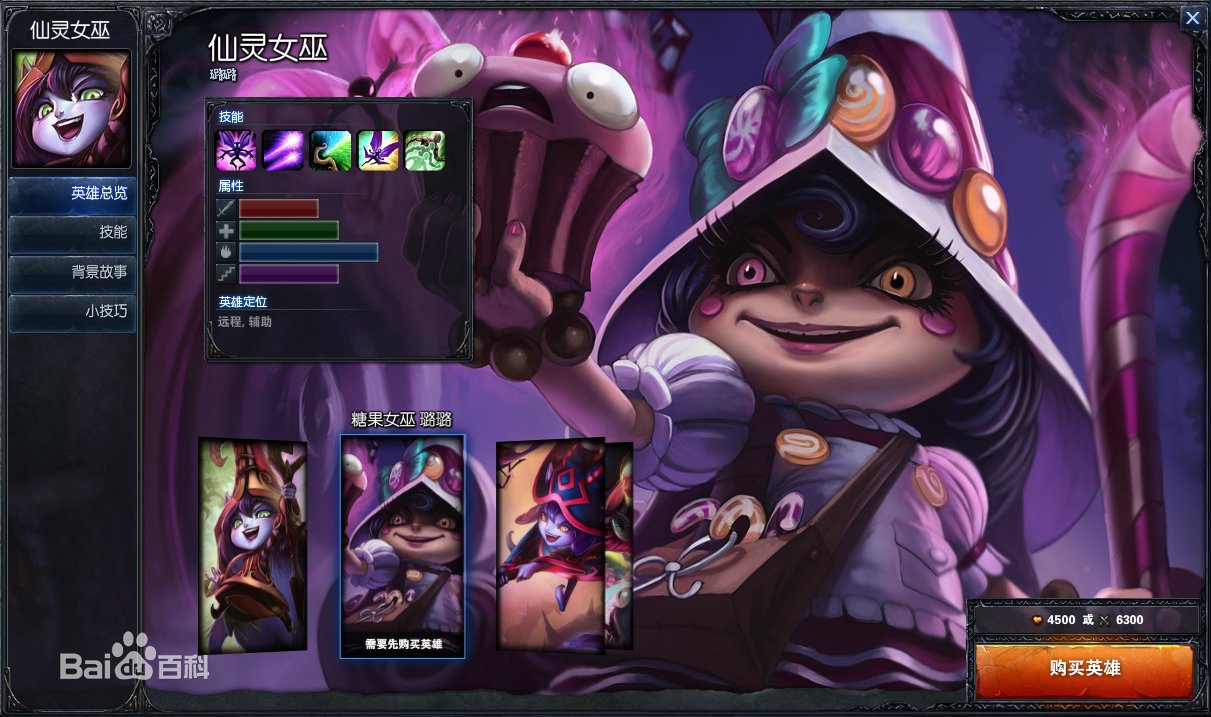Select the Wild Growth ultimate skill icon

tap(425, 151)
